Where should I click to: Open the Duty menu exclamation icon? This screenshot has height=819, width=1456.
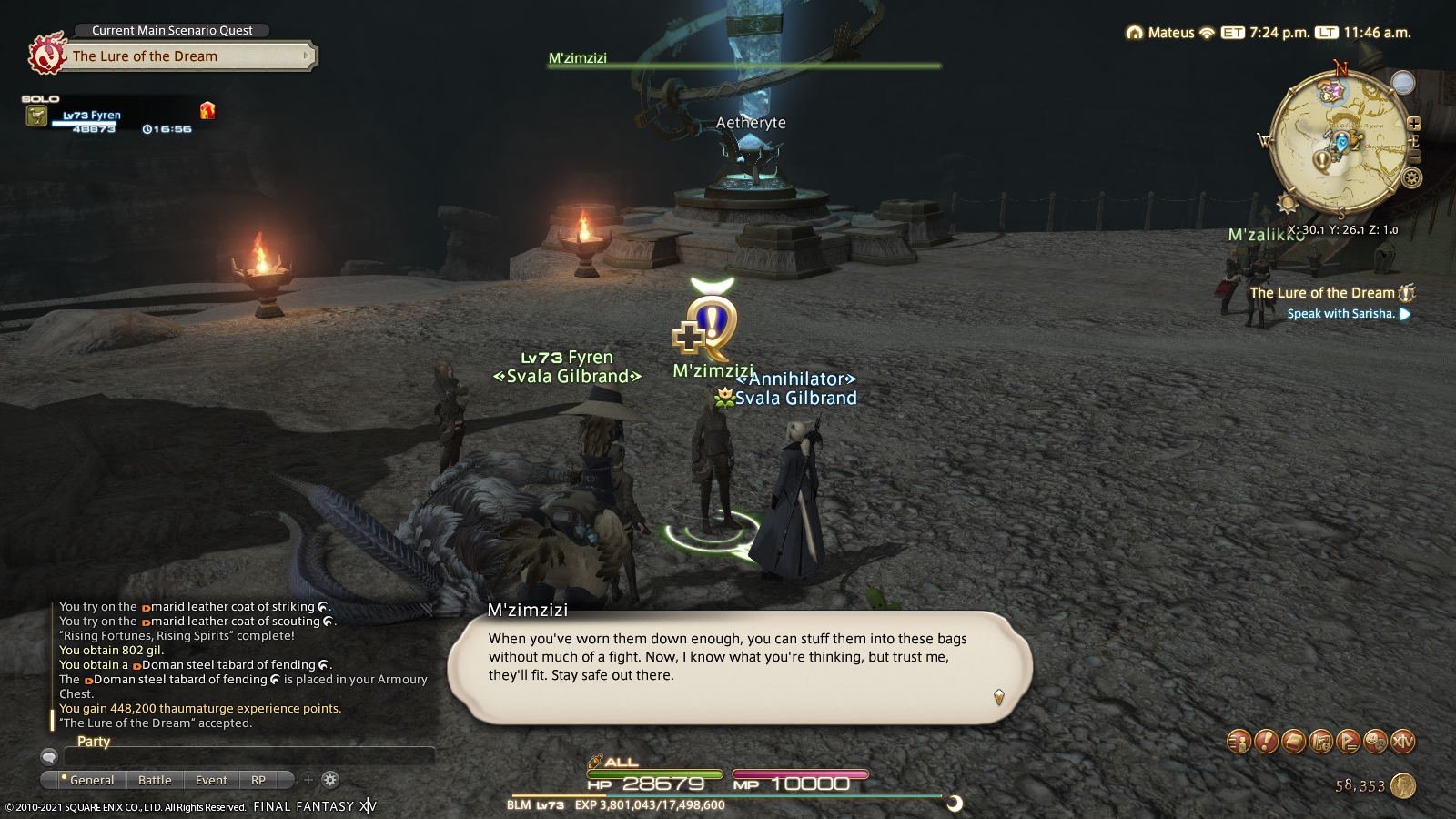[1266, 743]
